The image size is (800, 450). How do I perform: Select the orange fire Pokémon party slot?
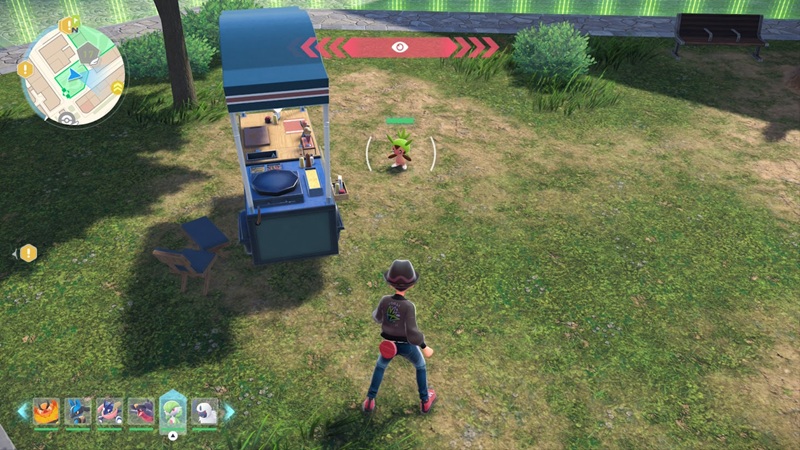46,410
